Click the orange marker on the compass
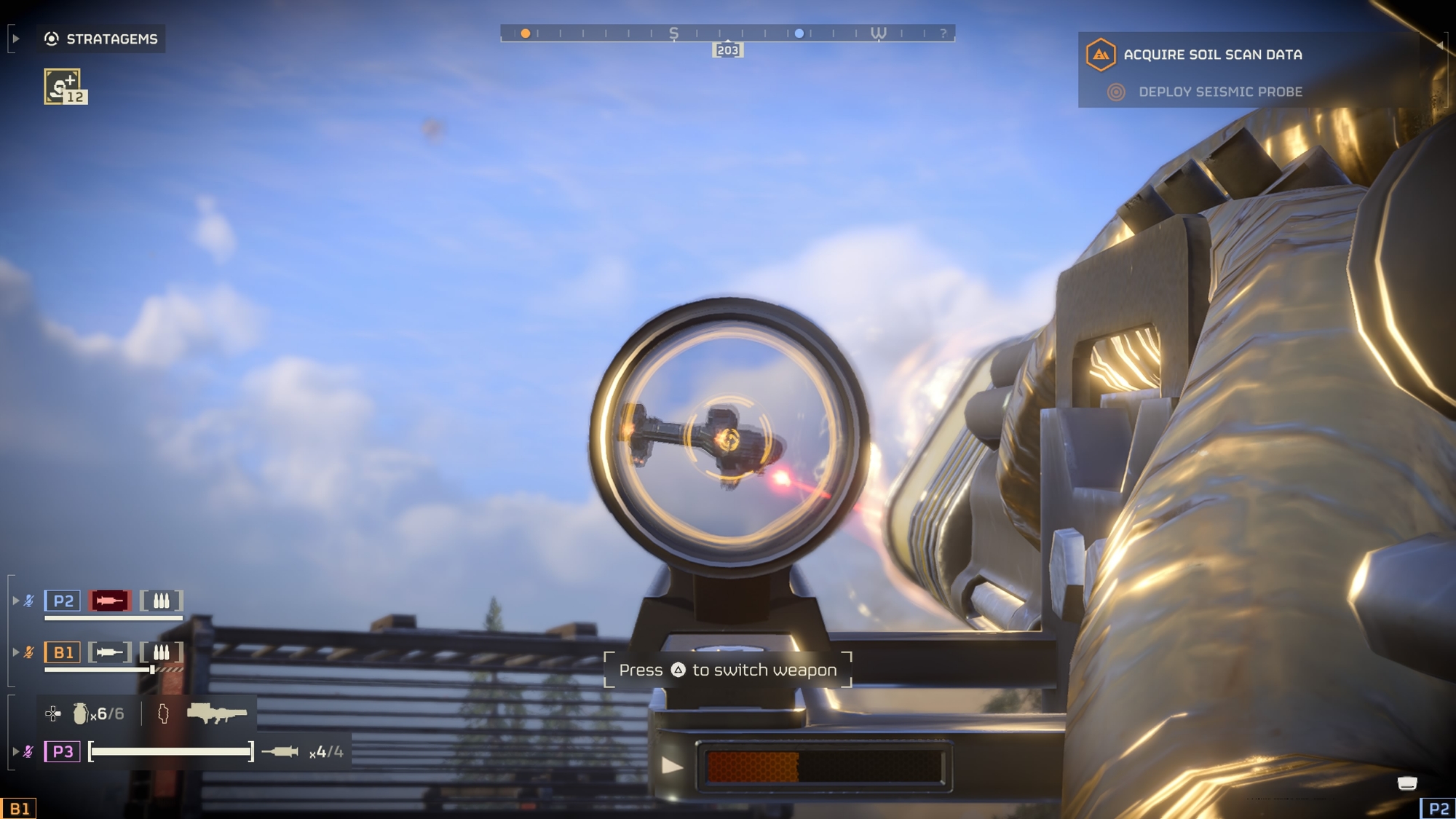 coord(526,33)
